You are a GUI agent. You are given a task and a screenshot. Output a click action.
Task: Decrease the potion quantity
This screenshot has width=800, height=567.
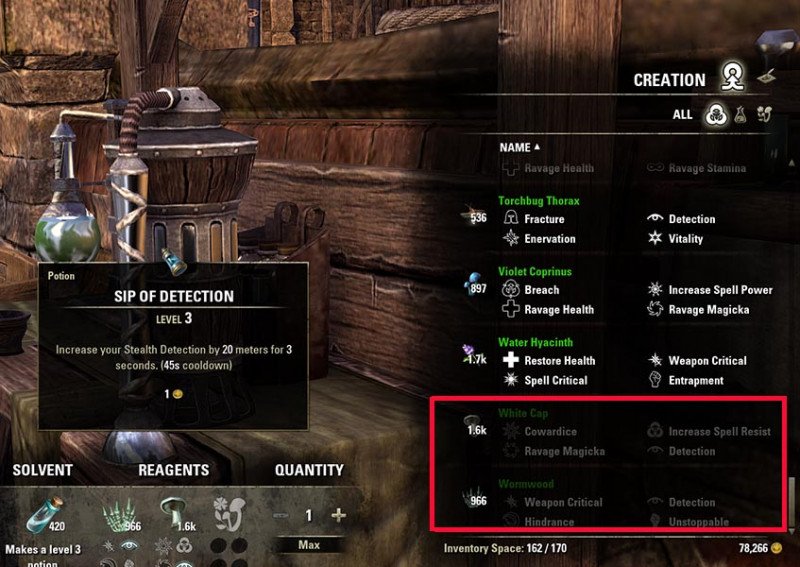click(x=281, y=516)
